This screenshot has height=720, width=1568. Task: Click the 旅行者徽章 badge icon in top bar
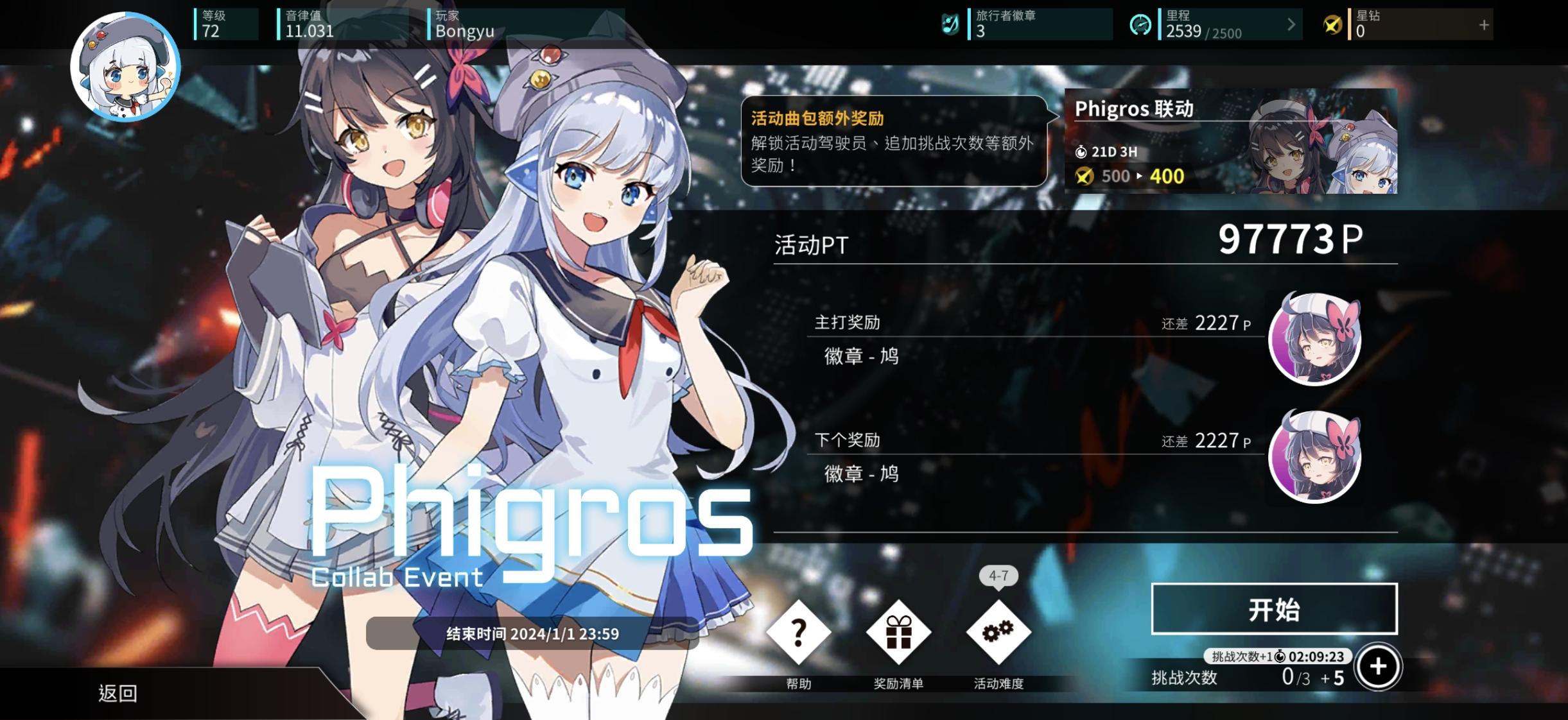pyautogui.click(x=950, y=24)
